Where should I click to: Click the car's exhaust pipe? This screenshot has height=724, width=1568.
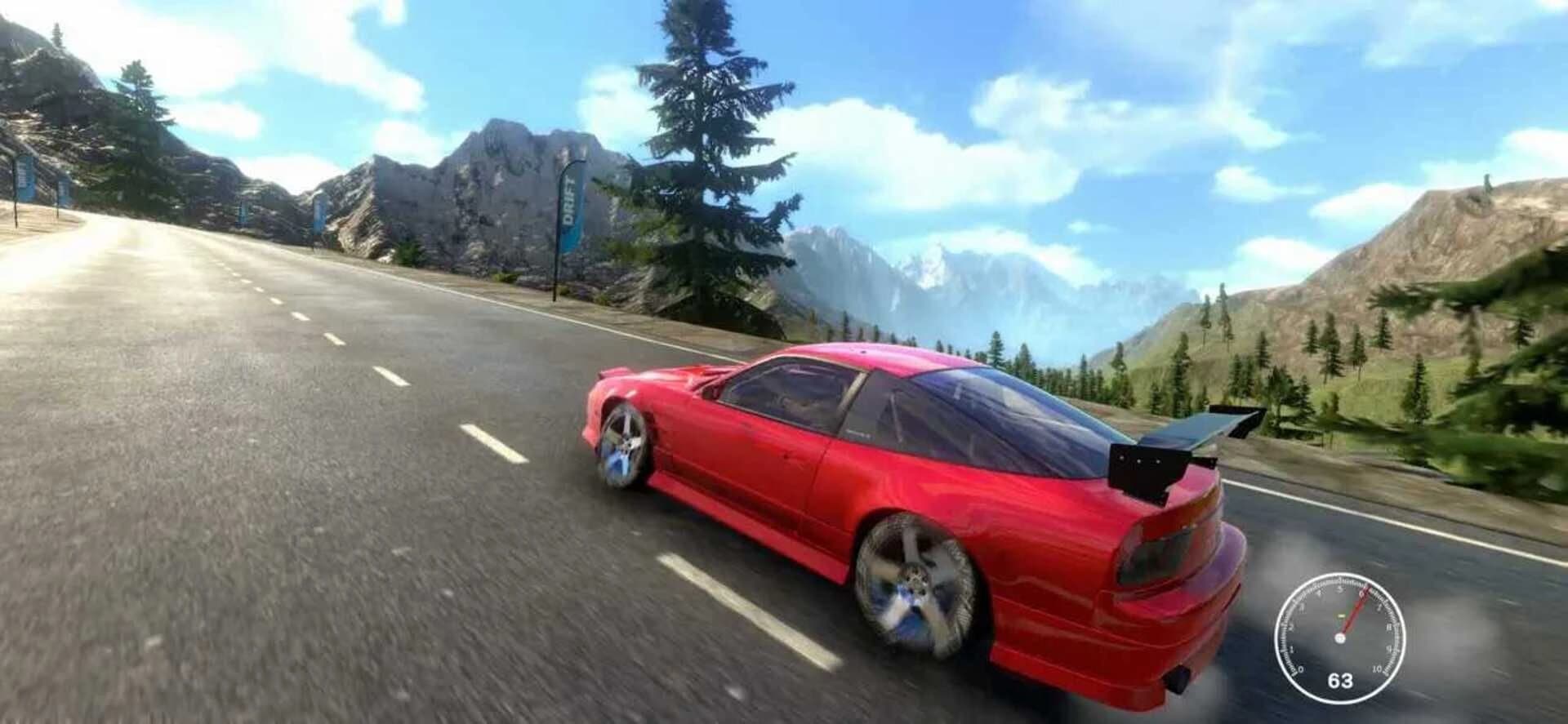[x=1177, y=678]
